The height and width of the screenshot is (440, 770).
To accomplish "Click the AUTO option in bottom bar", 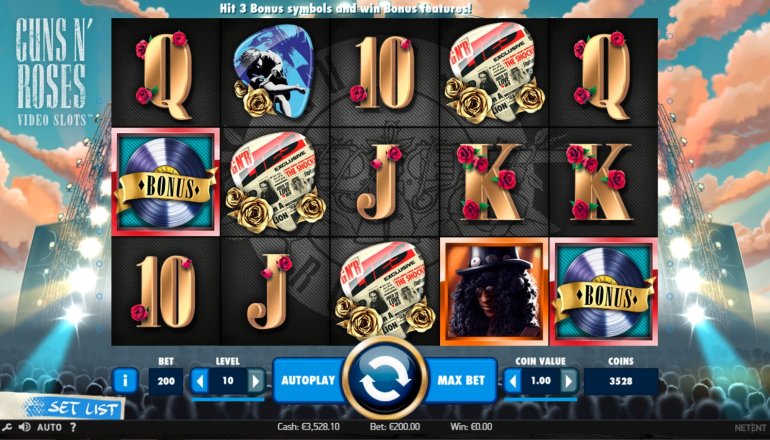I will [x=49, y=428].
